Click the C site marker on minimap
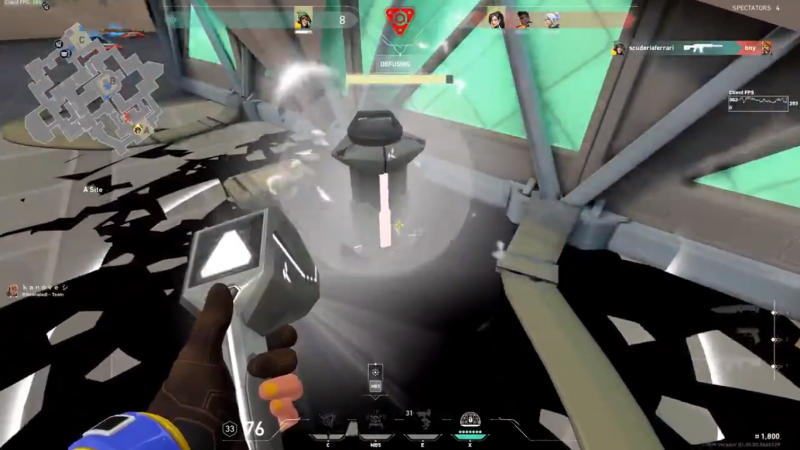Image resolution: width=800 pixels, height=450 pixels. 82,39
